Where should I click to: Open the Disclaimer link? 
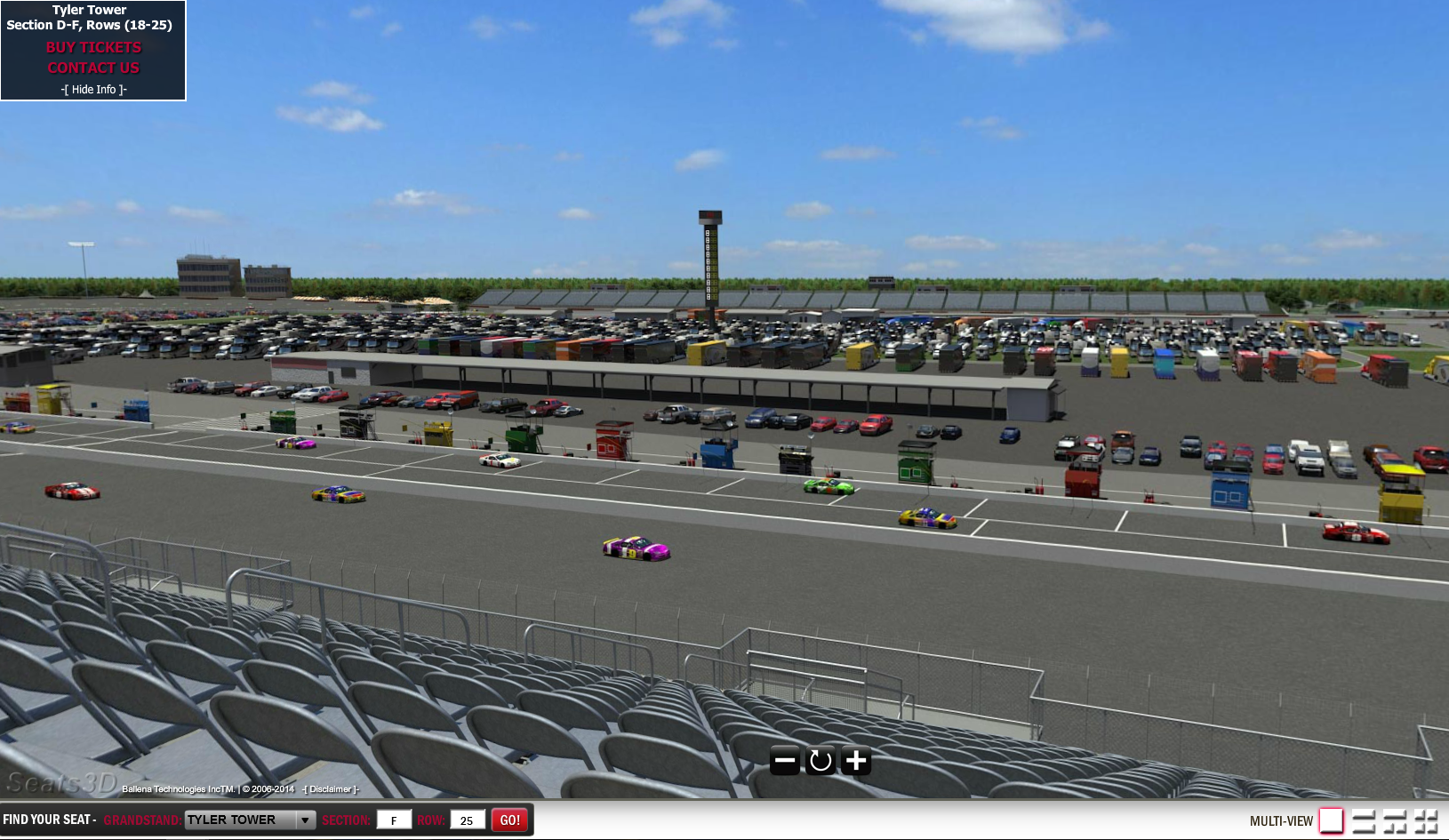click(x=331, y=789)
